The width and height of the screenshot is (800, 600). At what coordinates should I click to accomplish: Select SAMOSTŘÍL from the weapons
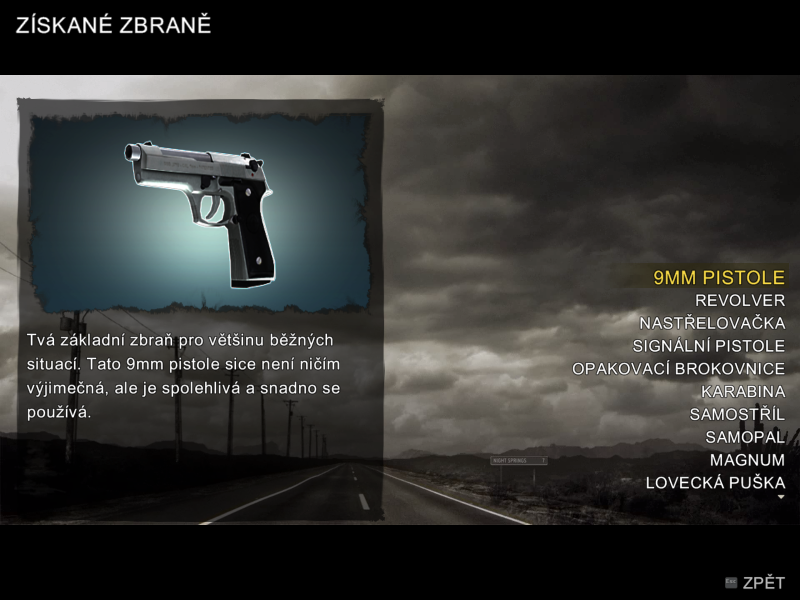pyautogui.click(x=737, y=414)
